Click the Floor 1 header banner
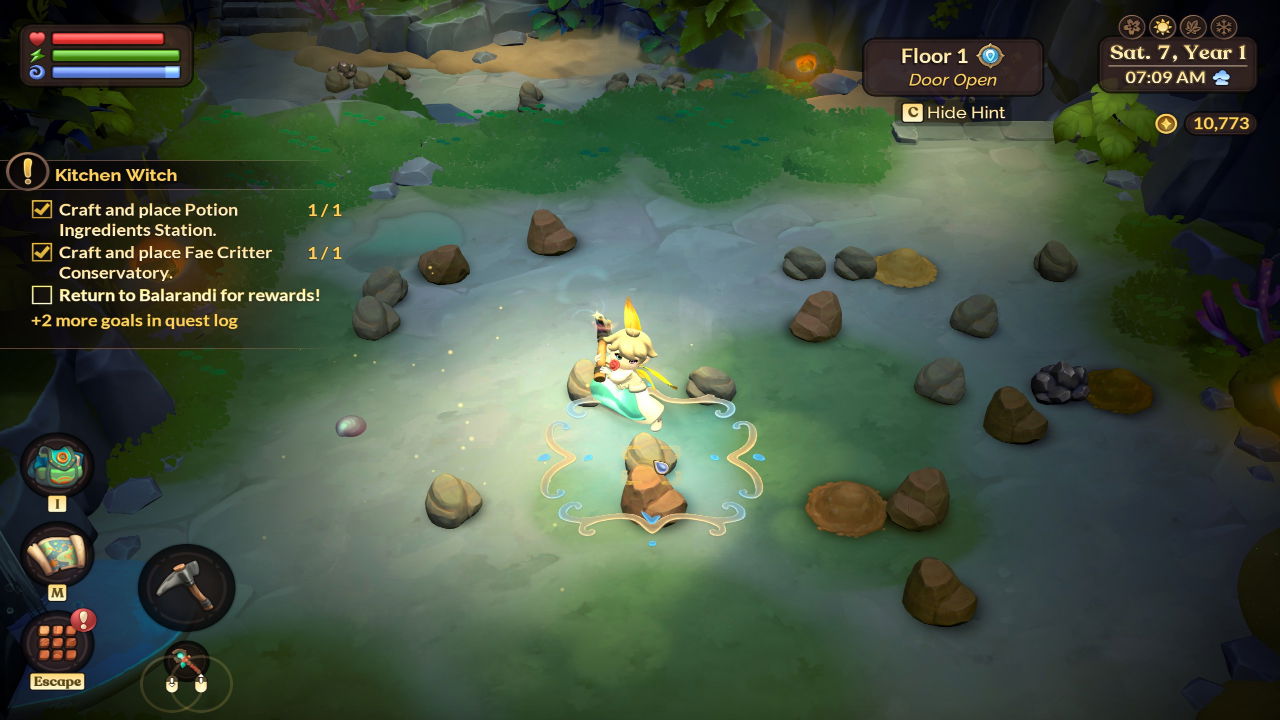Viewport: 1280px width, 720px height. coord(935,56)
